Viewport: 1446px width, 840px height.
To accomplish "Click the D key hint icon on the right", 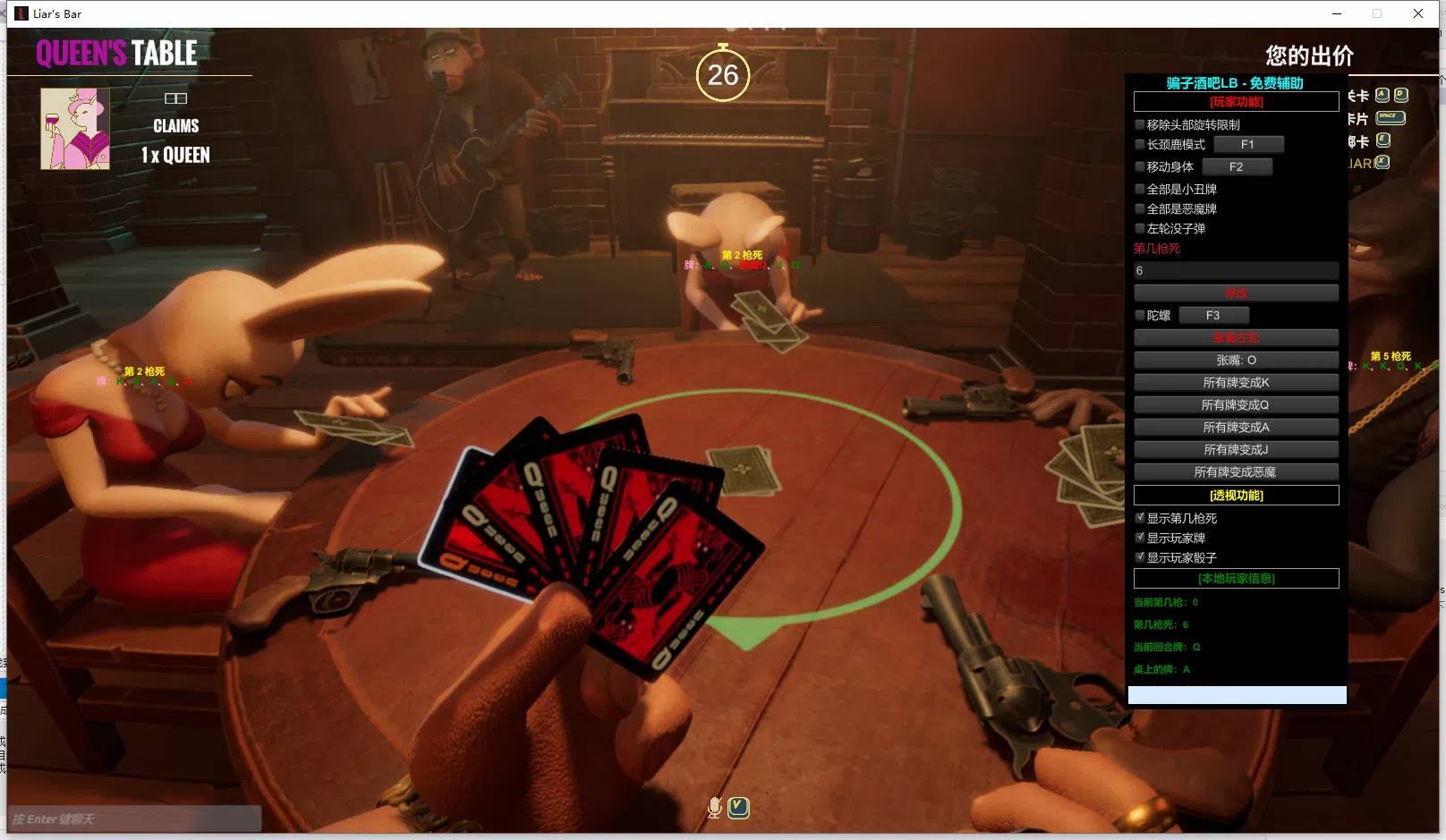I will [x=1400, y=95].
